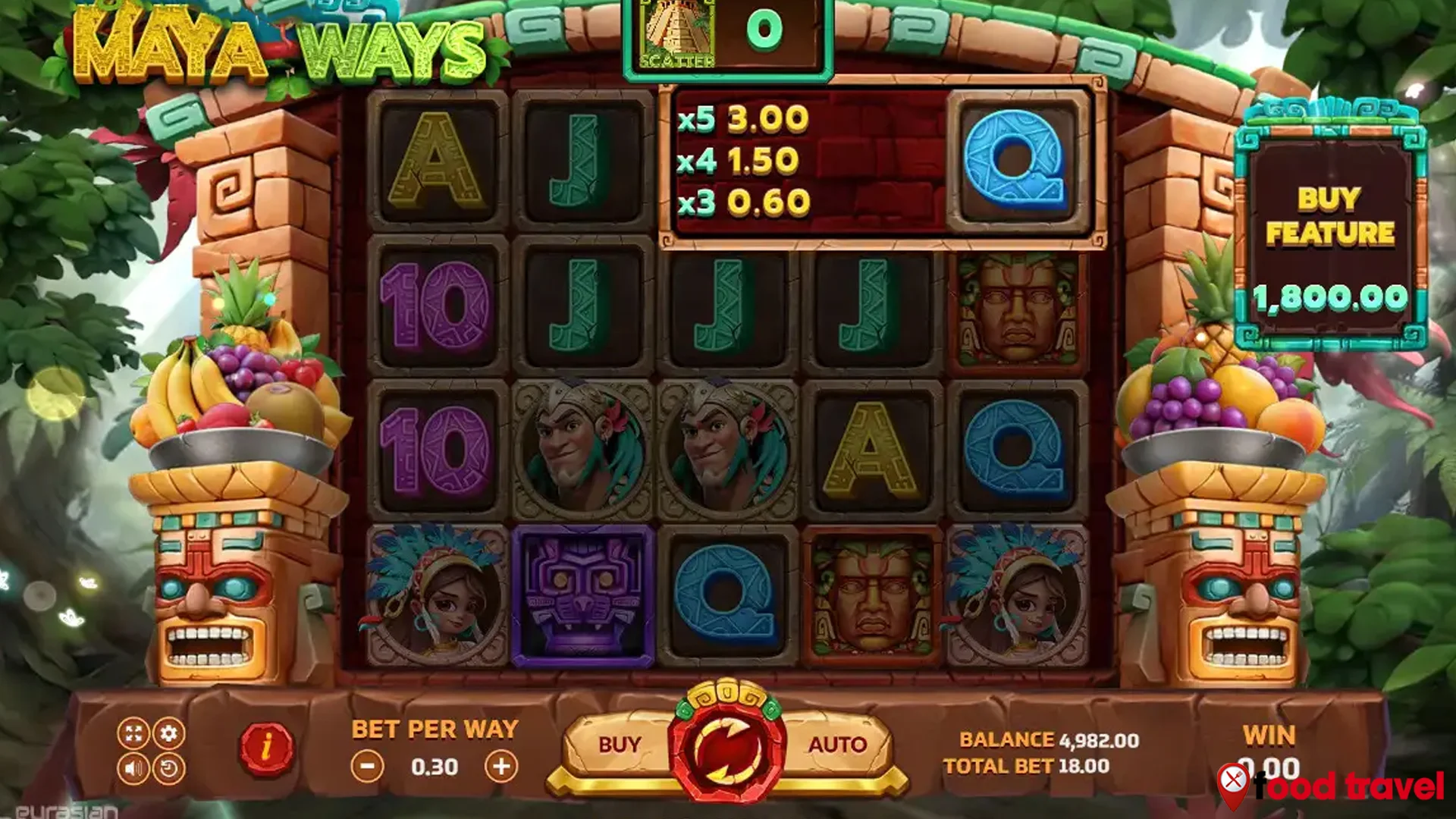Decrease bet per way with minus
The height and width of the screenshot is (819, 1456).
pyautogui.click(x=367, y=767)
